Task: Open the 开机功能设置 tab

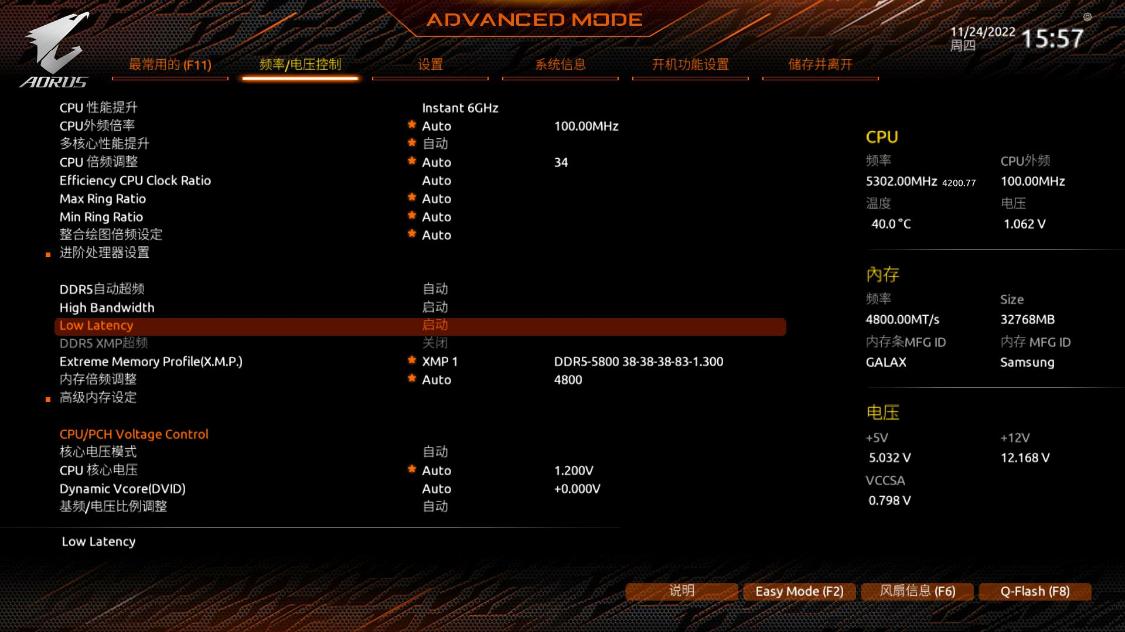Action: (690, 65)
